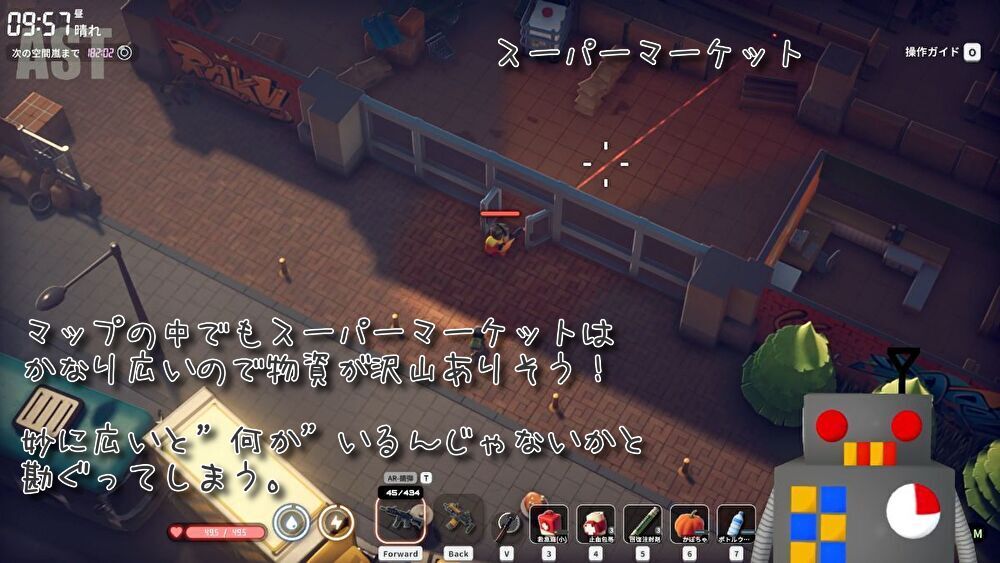Select the bandage item in slot 4
Image resolution: width=1000 pixels, height=563 pixels.
[595, 523]
